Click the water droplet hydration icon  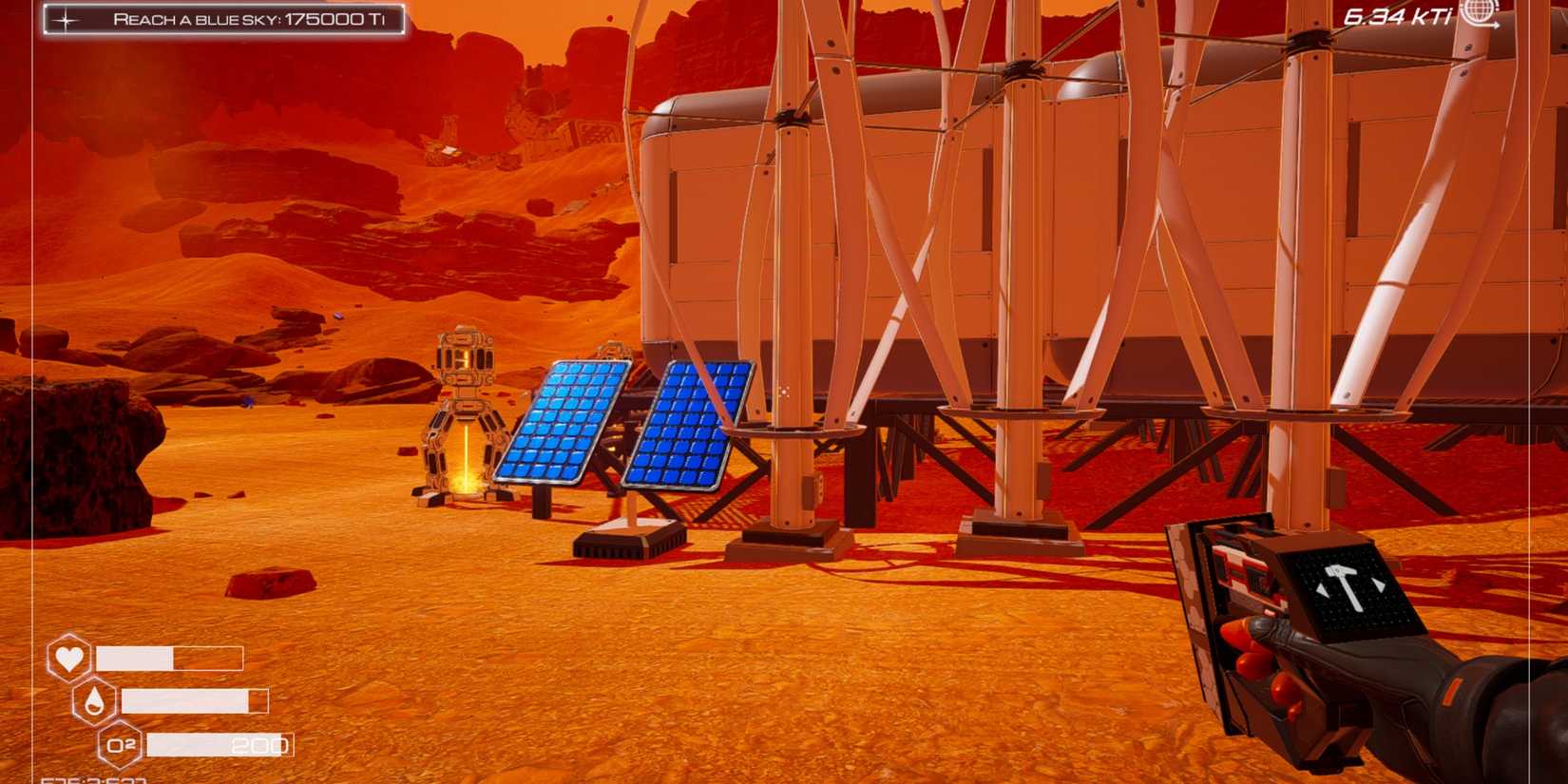[94, 700]
